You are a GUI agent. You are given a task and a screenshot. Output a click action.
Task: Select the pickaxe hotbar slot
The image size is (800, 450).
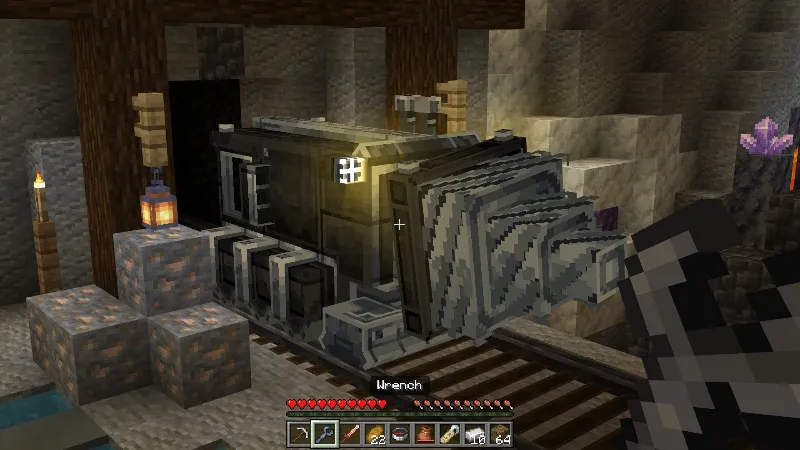pos(300,432)
